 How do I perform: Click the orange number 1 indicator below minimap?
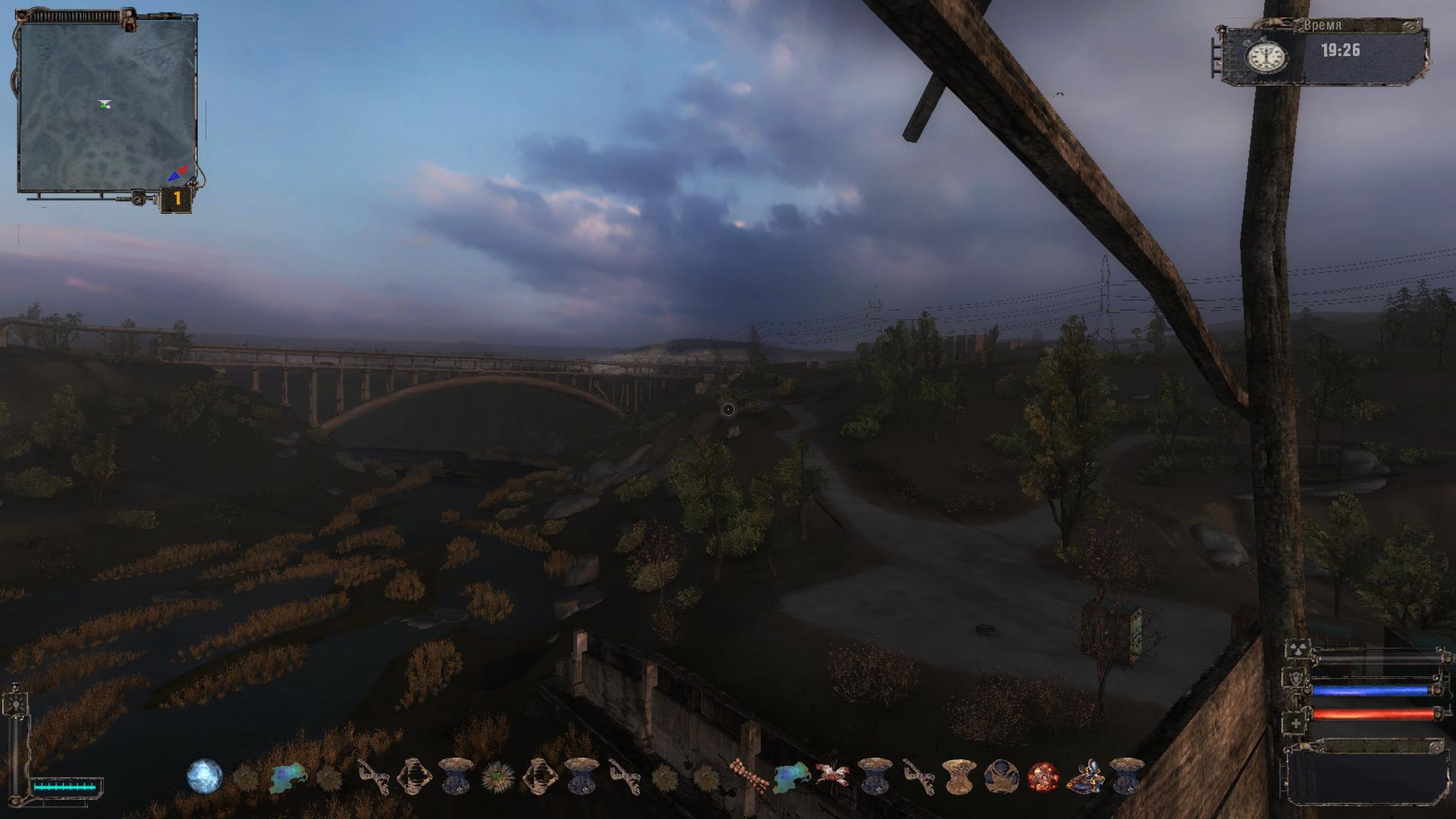point(177,199)
